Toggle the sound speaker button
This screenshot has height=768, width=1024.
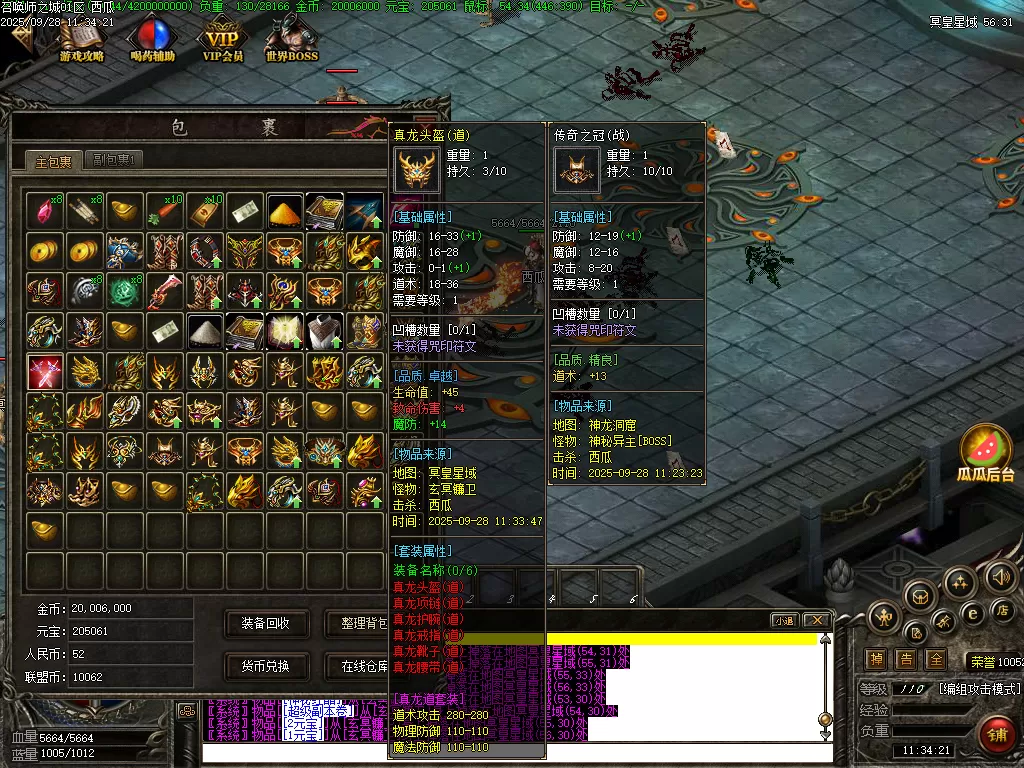[1001, 576]
